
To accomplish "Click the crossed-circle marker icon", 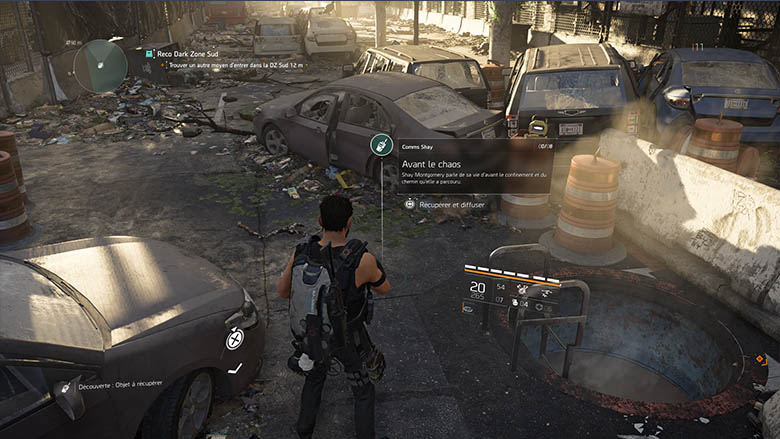I will pos(234,339).
